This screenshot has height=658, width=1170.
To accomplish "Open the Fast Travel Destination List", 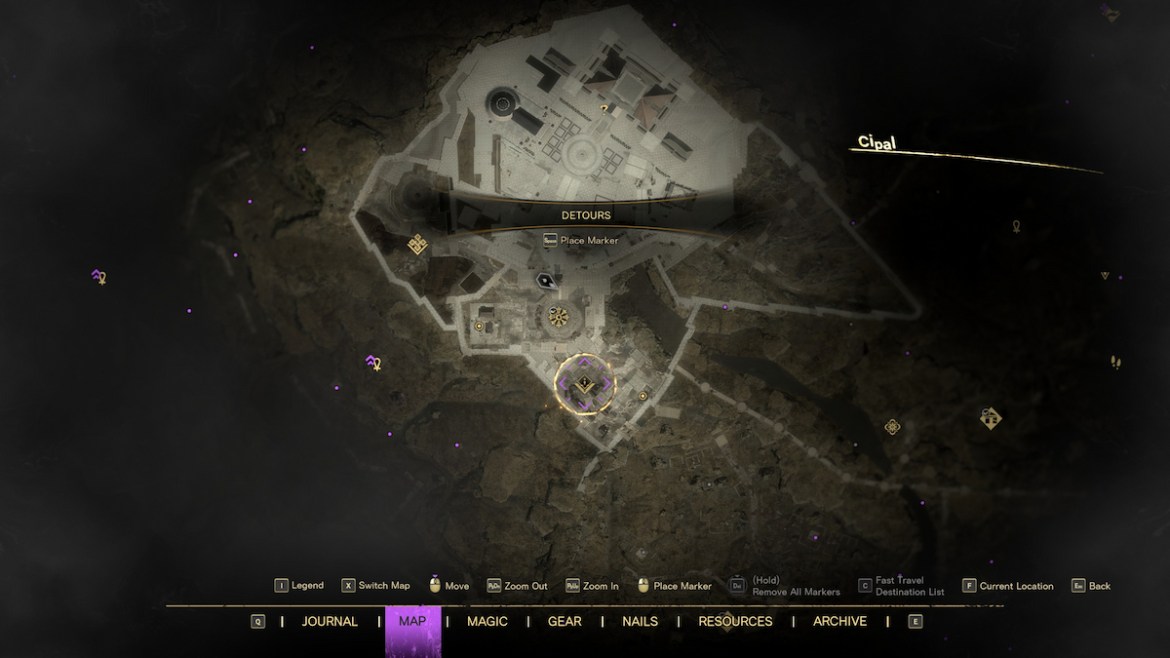I will pyautogui.click(x=898, y=586).
